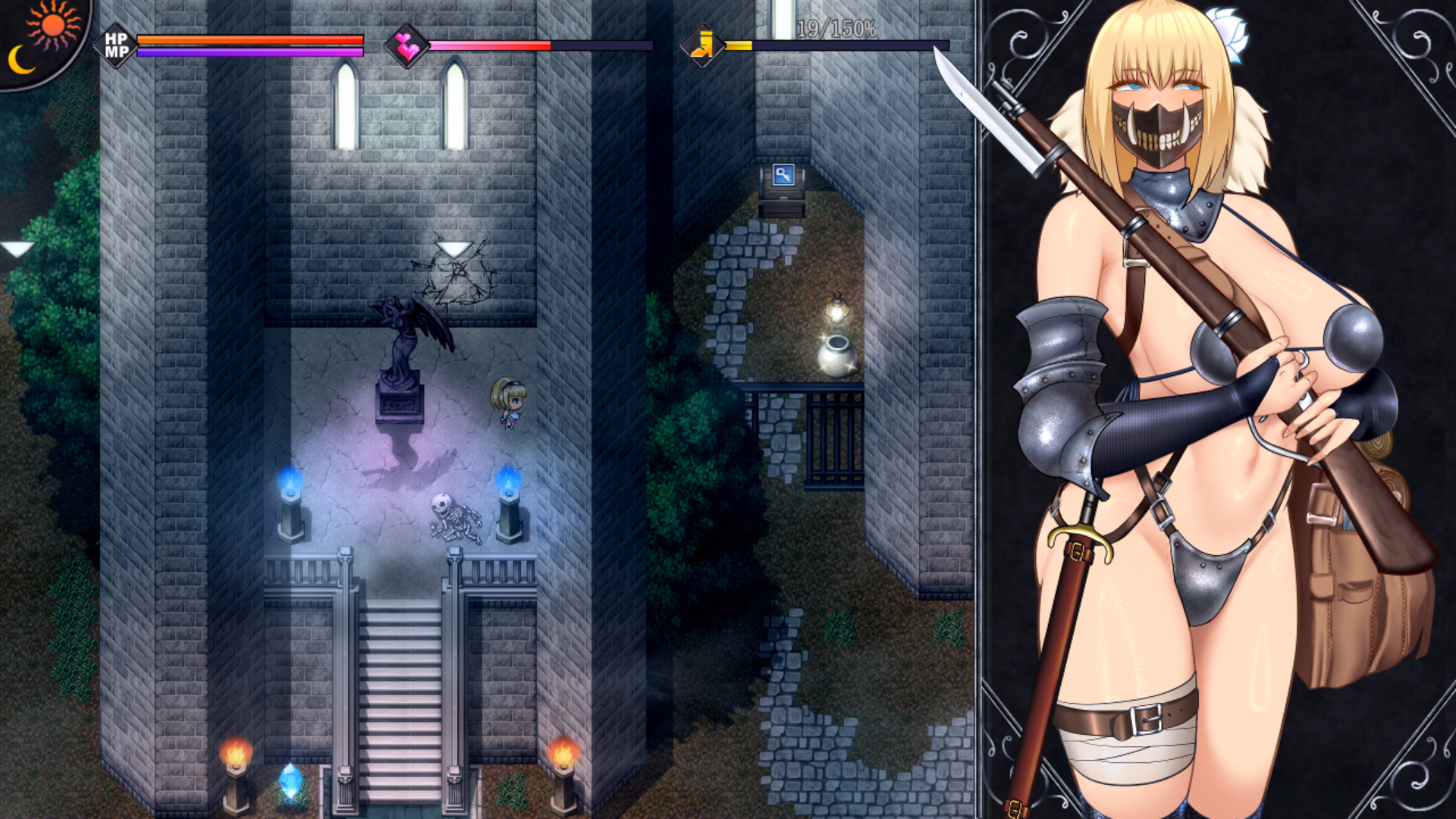Click the golden boot stamina icon
Screen dimensions: 1456x819
(x=701, y=45)
